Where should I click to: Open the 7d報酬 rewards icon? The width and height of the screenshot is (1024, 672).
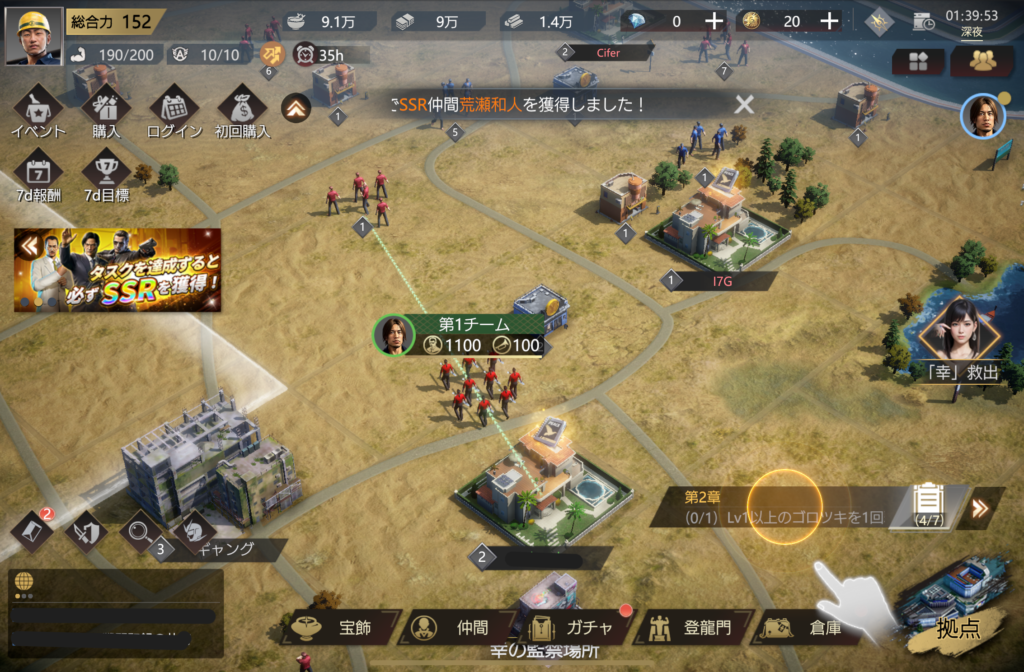(38, 174)
